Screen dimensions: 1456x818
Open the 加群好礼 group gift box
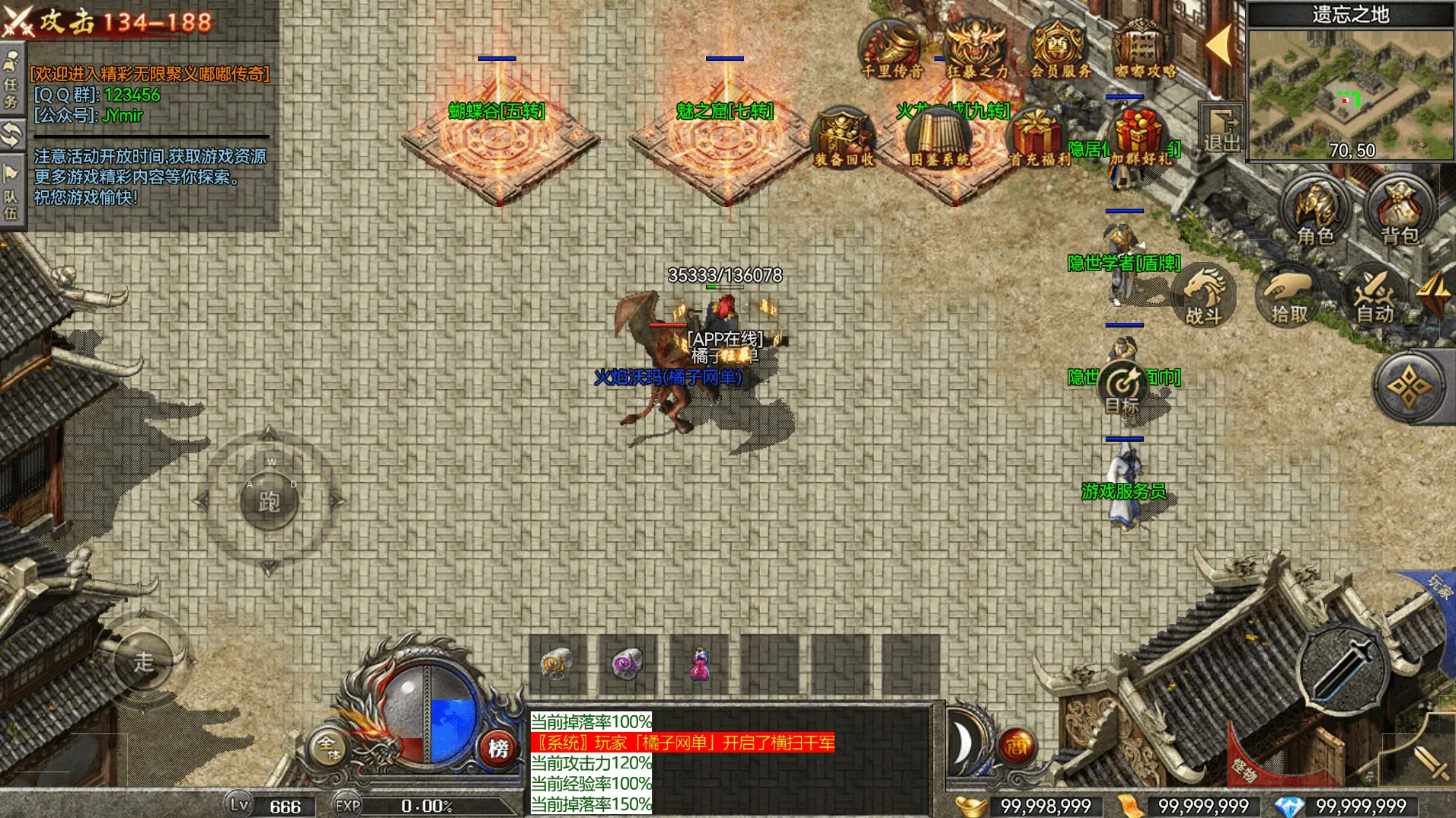(1138, 137)
